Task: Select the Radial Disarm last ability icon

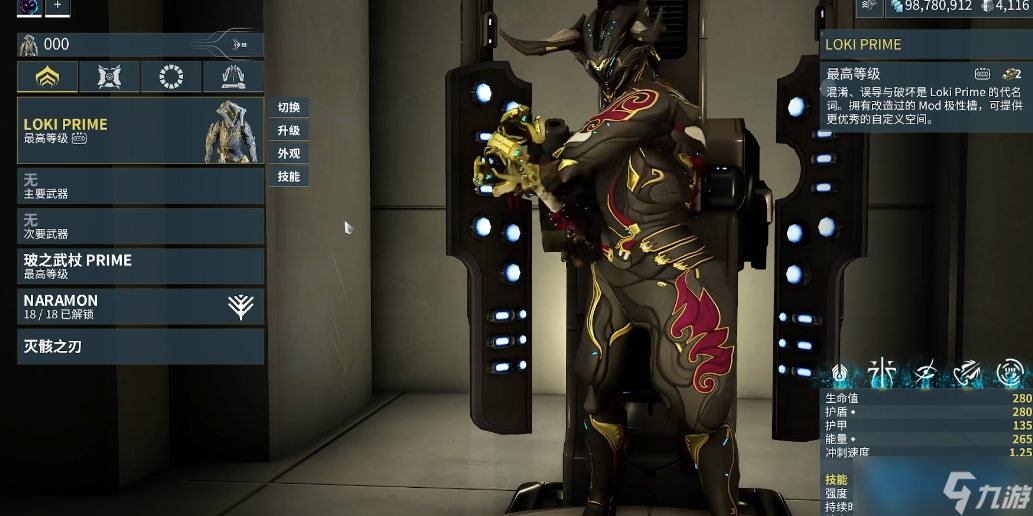Action: 1008,373
